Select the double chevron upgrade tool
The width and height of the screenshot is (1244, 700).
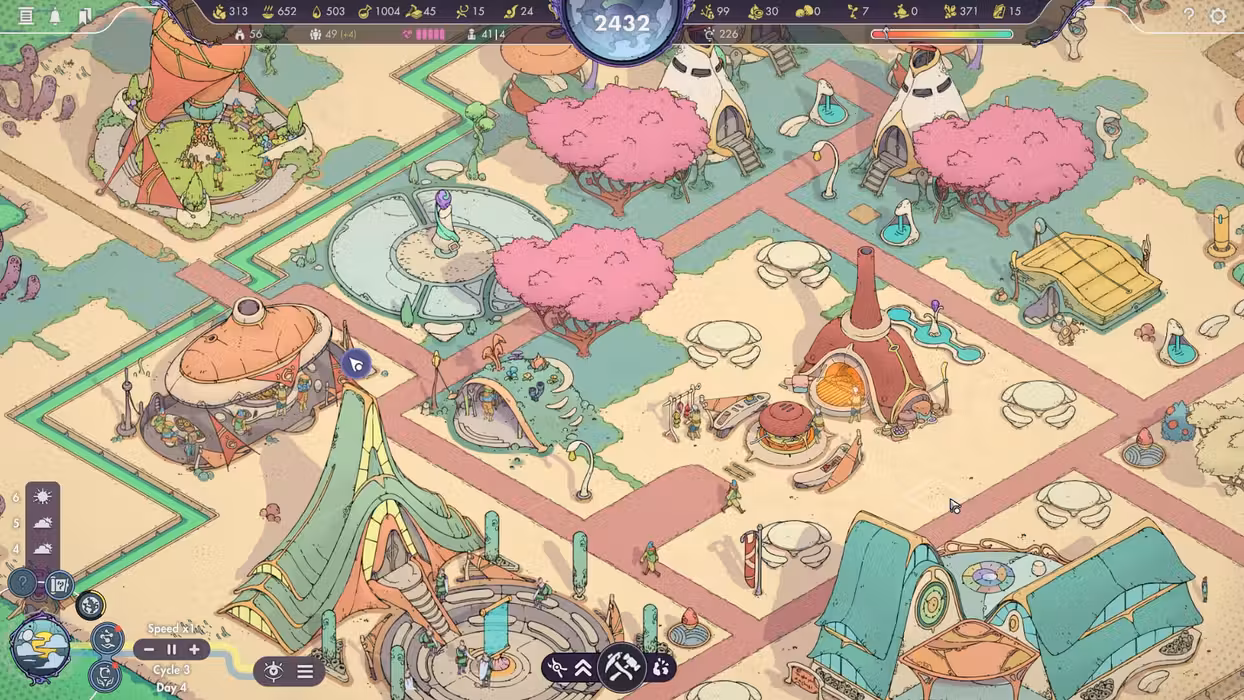(584, 667)
